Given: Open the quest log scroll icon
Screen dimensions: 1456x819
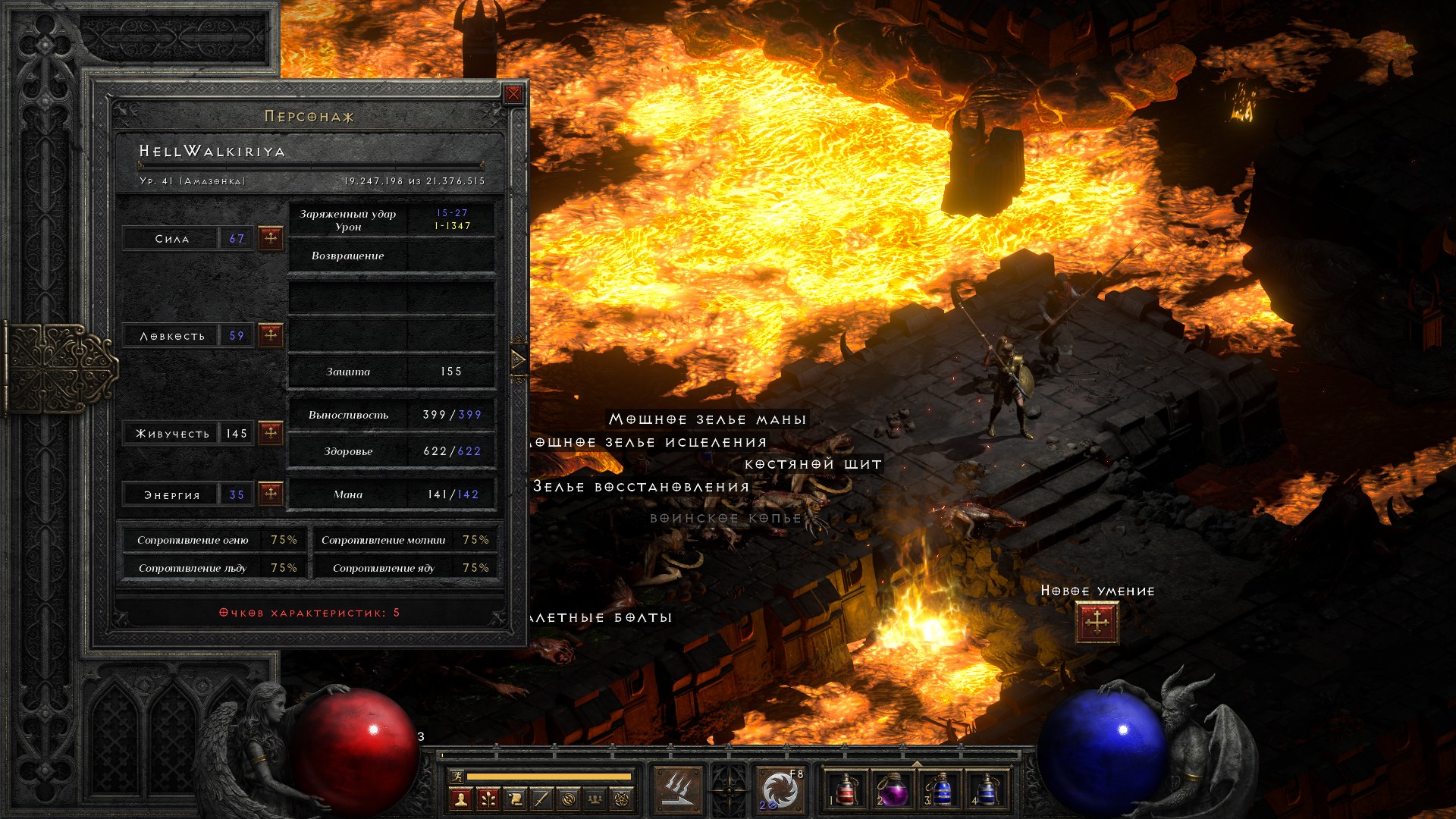Looking at the screenshot, I should 515,799.
